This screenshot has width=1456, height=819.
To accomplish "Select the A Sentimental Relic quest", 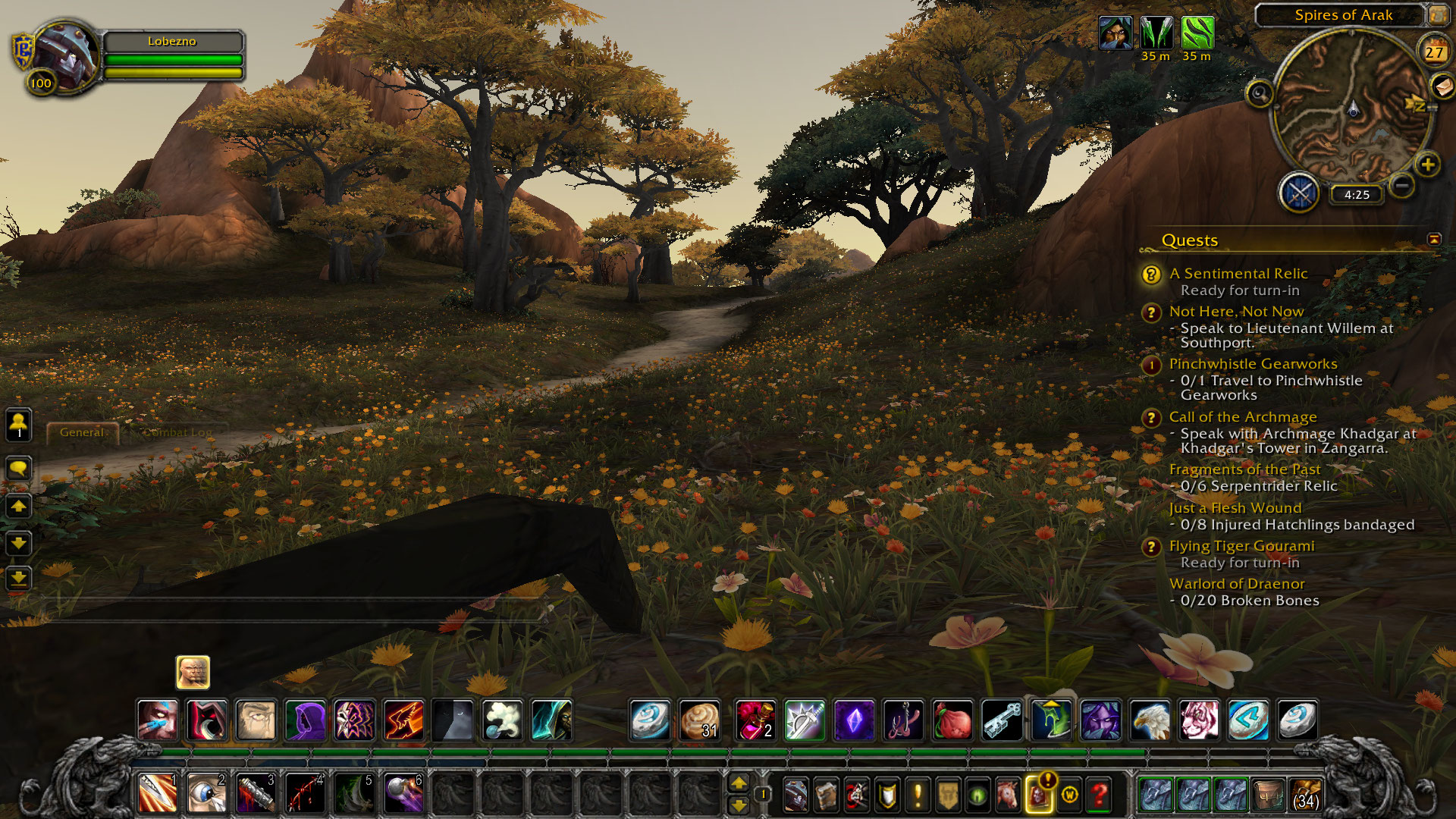I will point(1238,274).
